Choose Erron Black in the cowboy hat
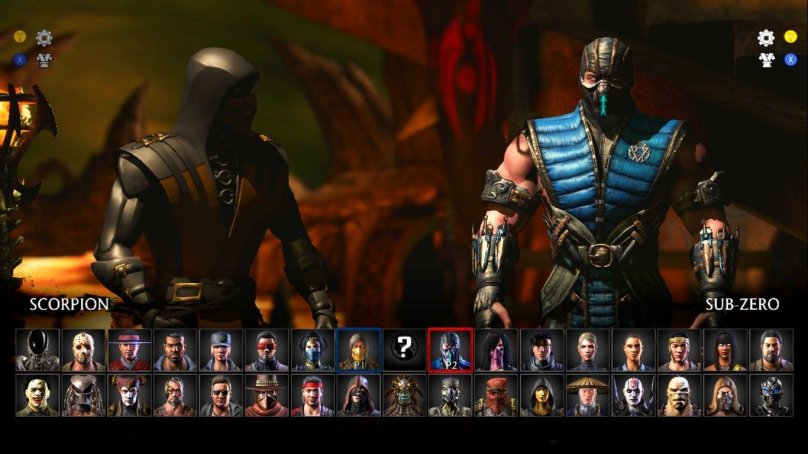808x454 pixels. pos(267,396)
